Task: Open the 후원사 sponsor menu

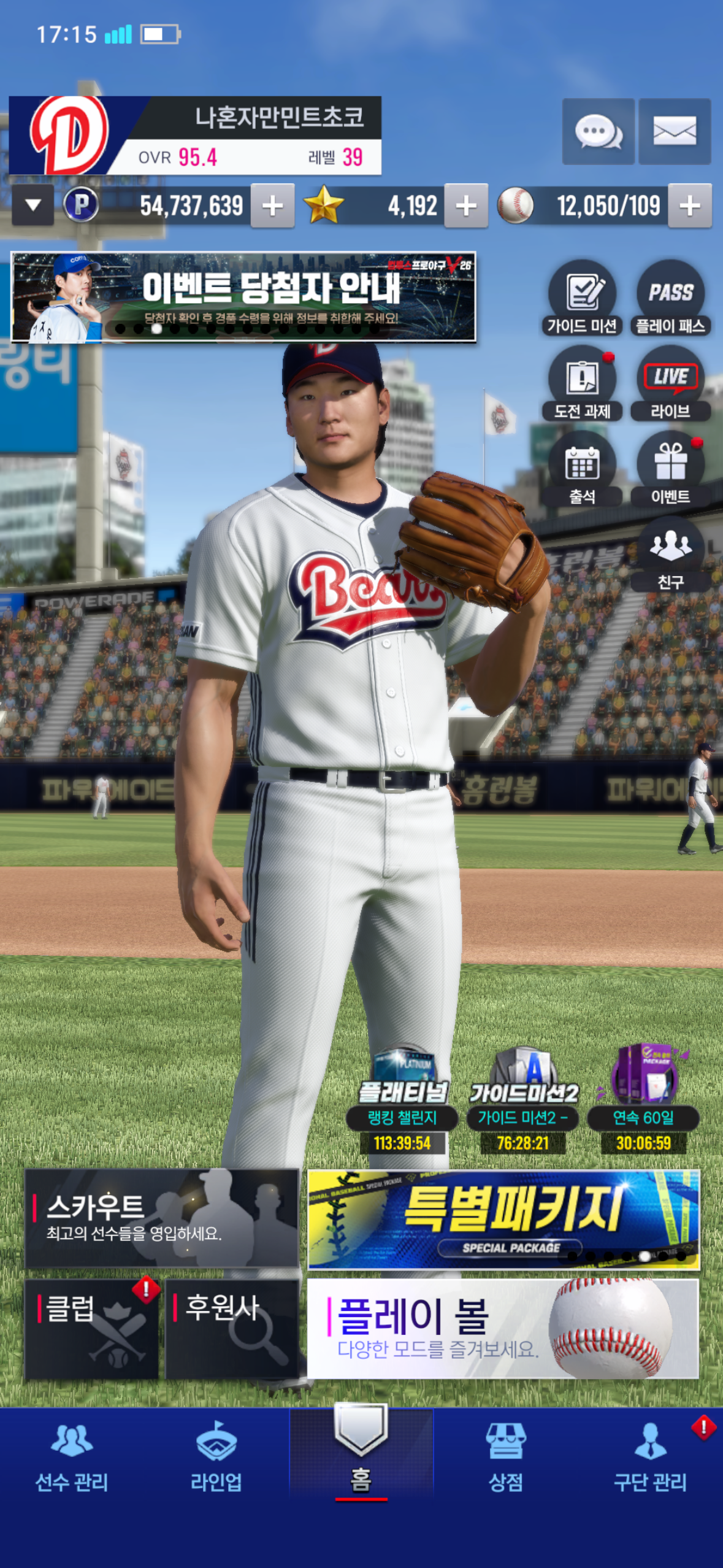Action: point(232,1329)
